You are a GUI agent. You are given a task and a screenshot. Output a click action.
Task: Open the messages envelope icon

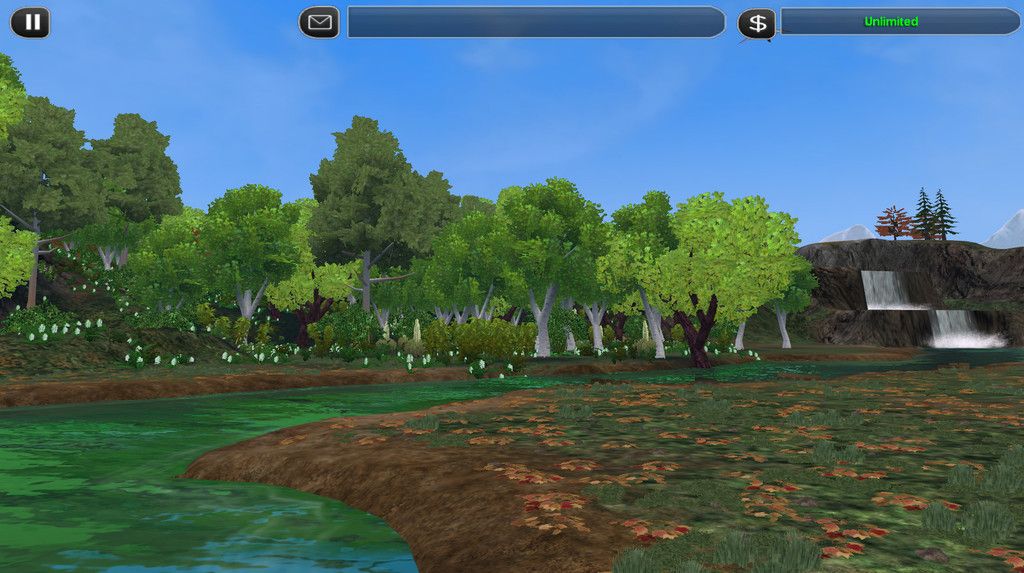click(319, 22)
